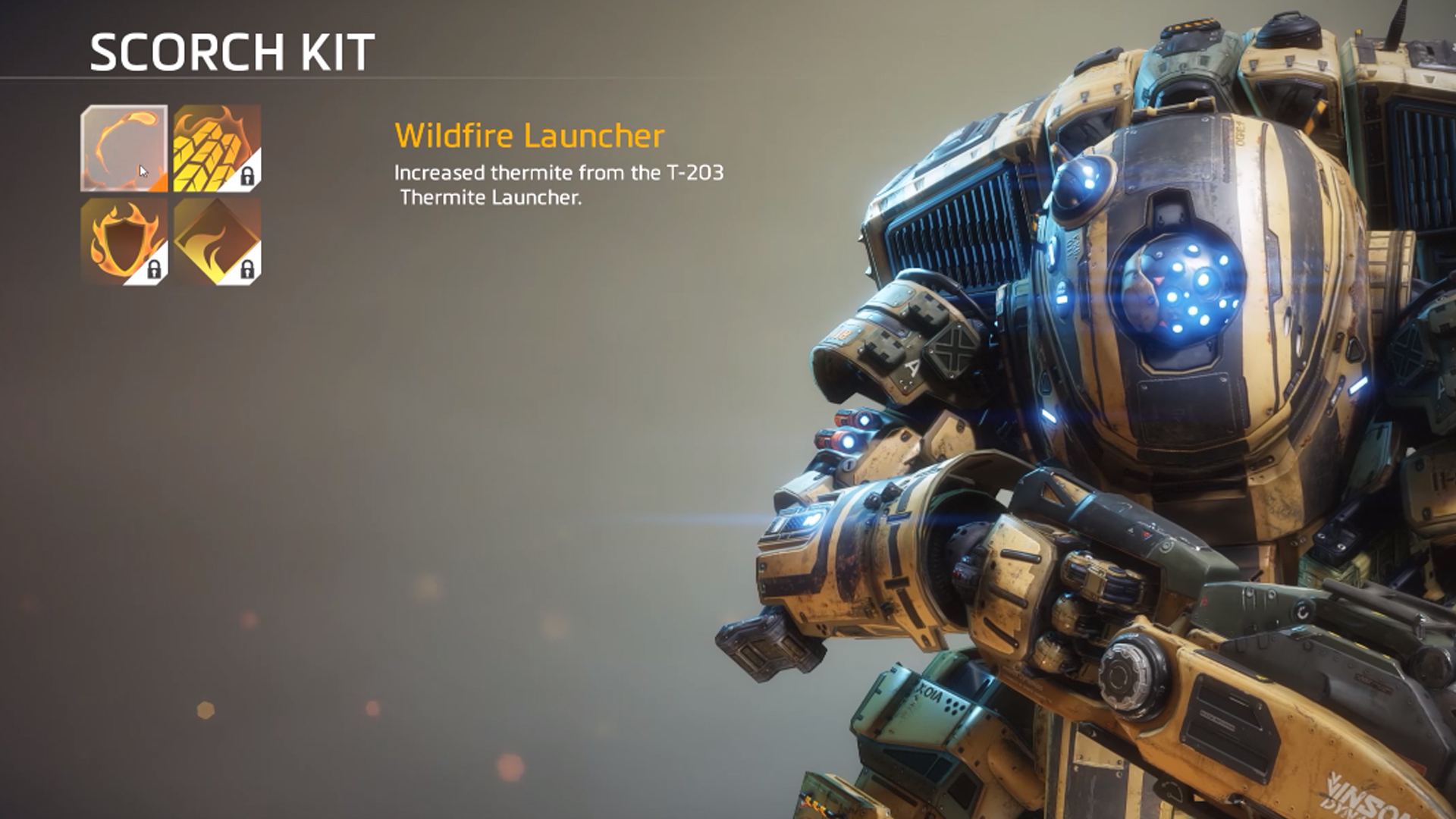Click the highlighted thermite splash icon
The width and height of the screenshot is (1456, 819).
pos(125,149)
